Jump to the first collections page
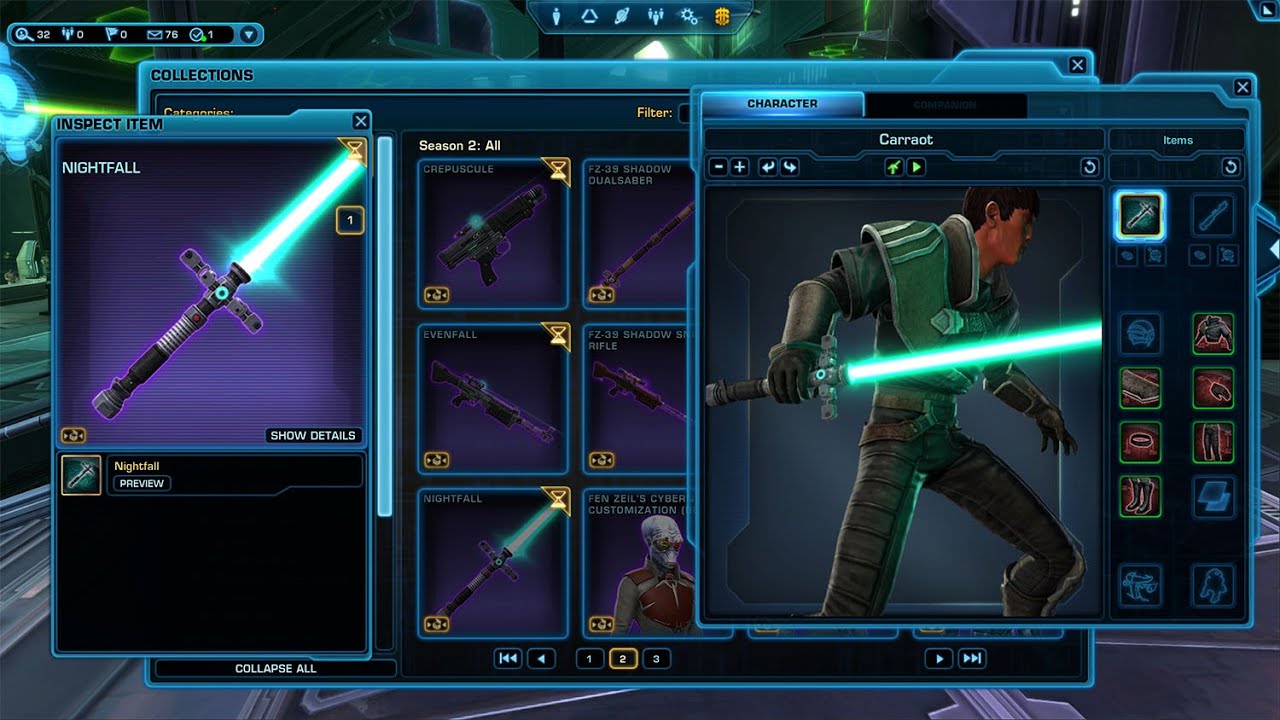This screenshot has height=720, width=1280. [x=508, y=659]
